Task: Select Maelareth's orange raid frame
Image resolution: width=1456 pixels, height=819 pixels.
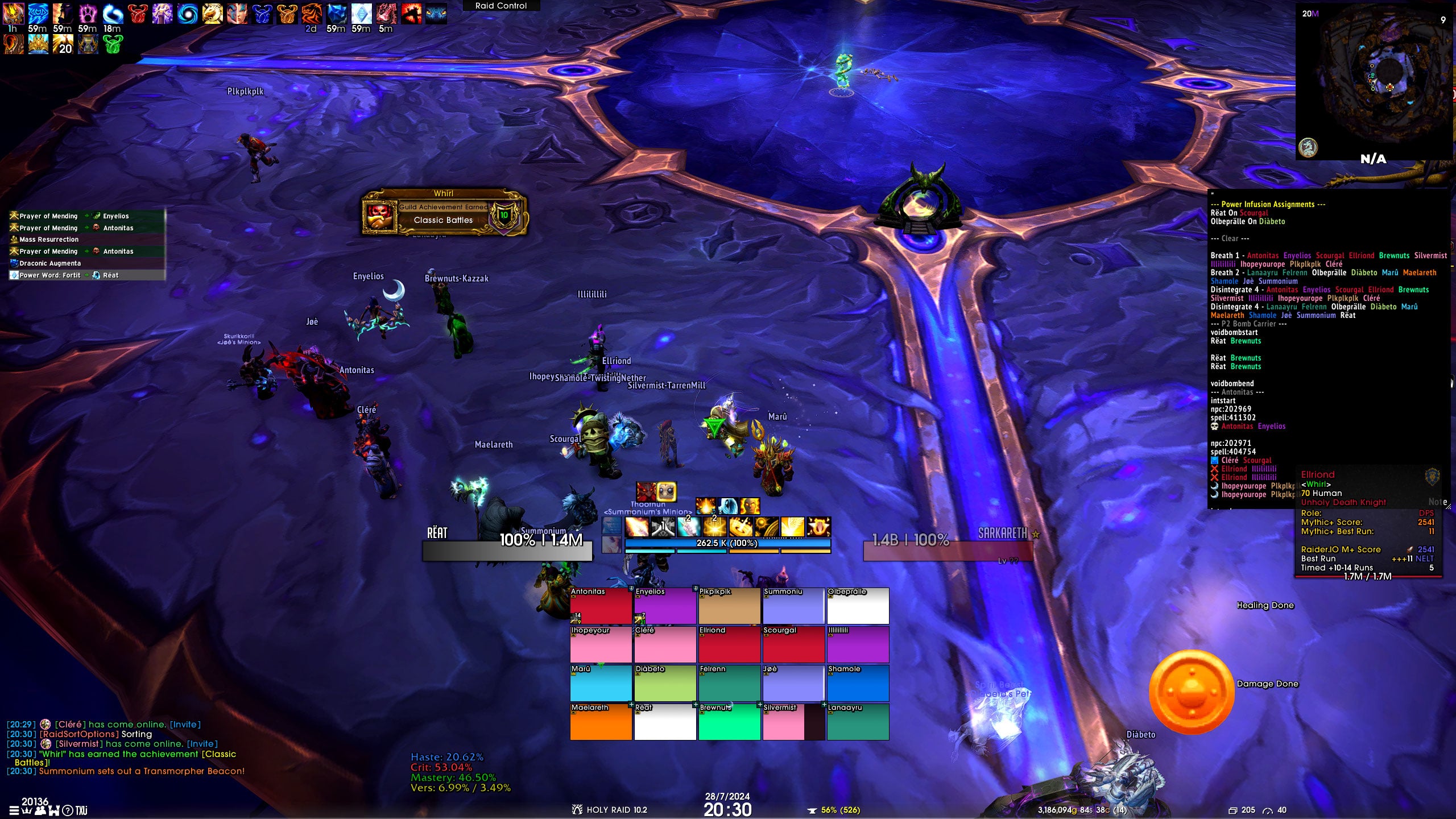Action: pos(601,722)
